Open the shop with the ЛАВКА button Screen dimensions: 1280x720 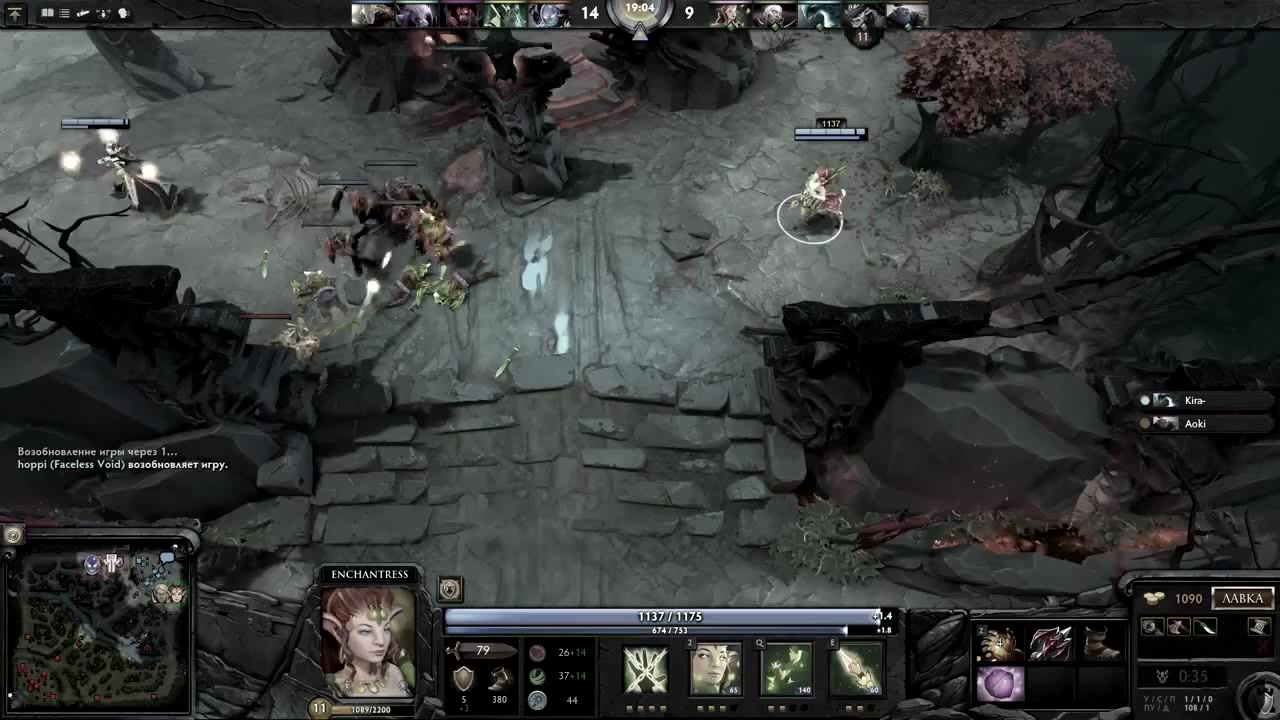(x=1243, y=598)
